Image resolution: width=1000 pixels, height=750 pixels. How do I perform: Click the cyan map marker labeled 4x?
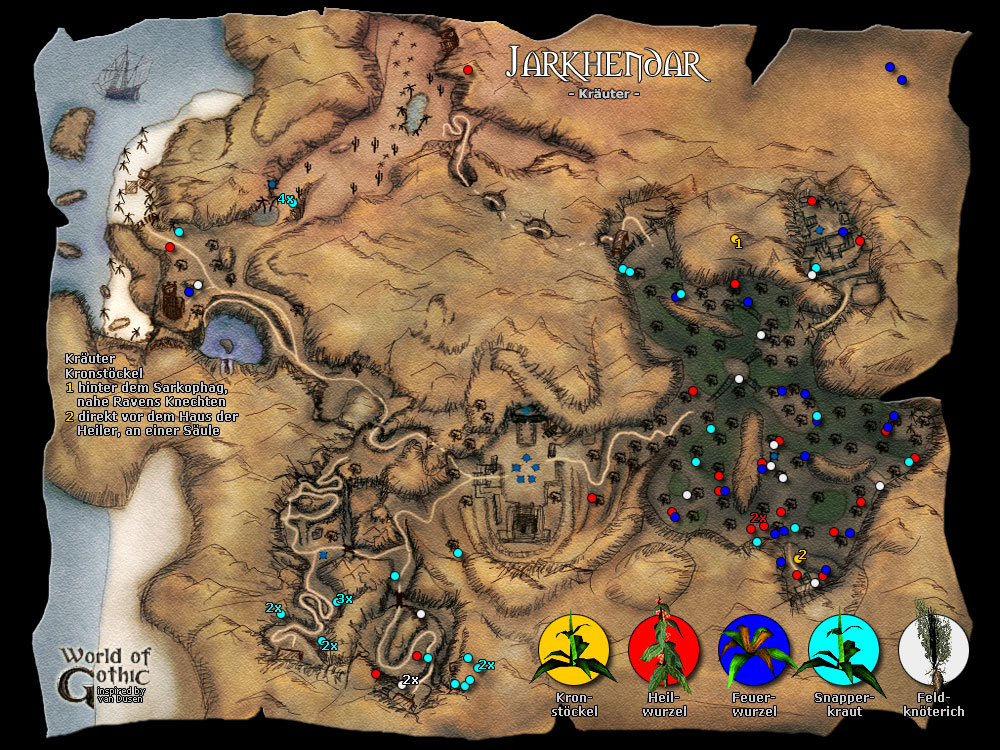(292, 203)
